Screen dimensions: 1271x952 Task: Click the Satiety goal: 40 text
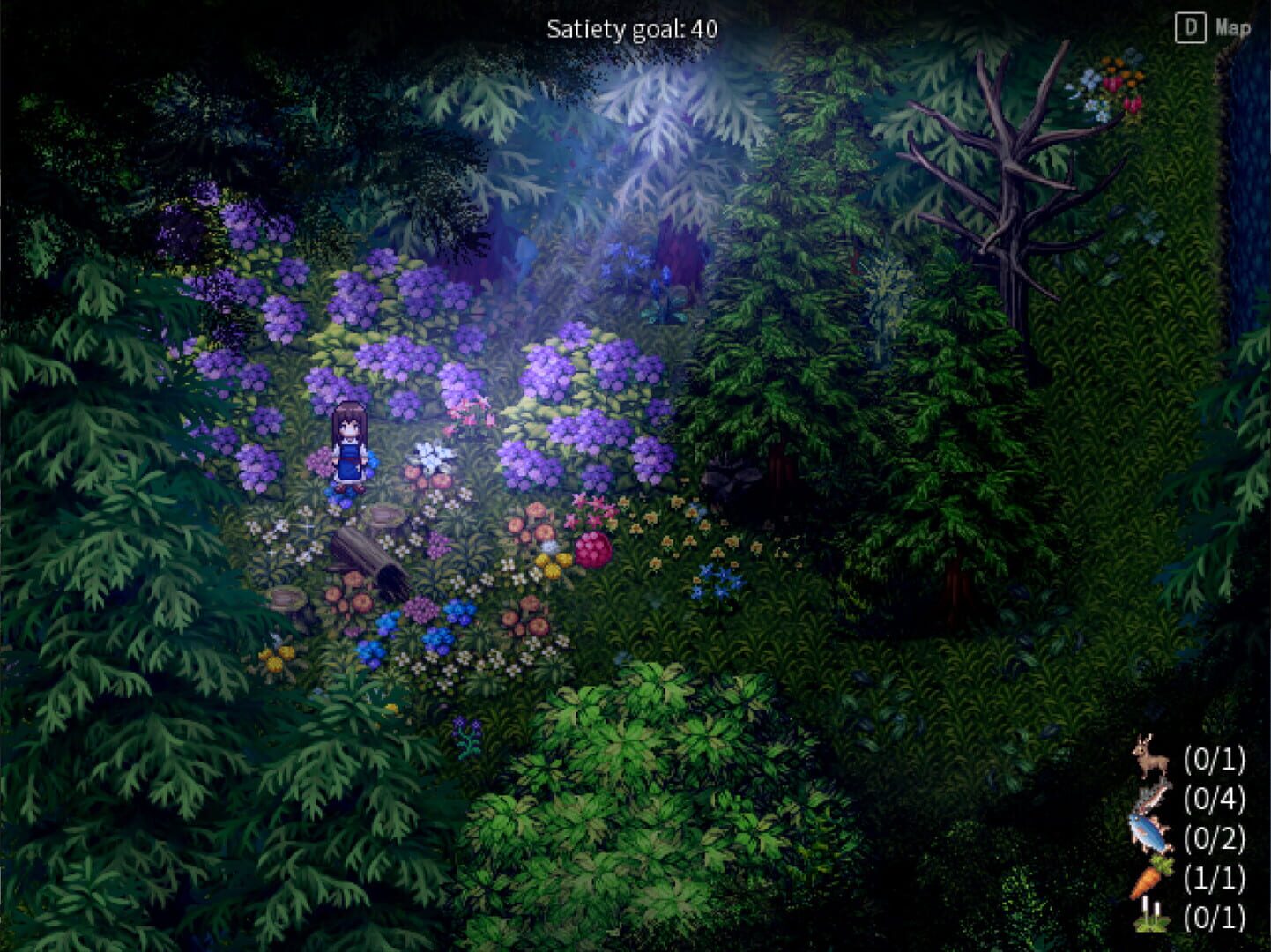coord(631,27)
